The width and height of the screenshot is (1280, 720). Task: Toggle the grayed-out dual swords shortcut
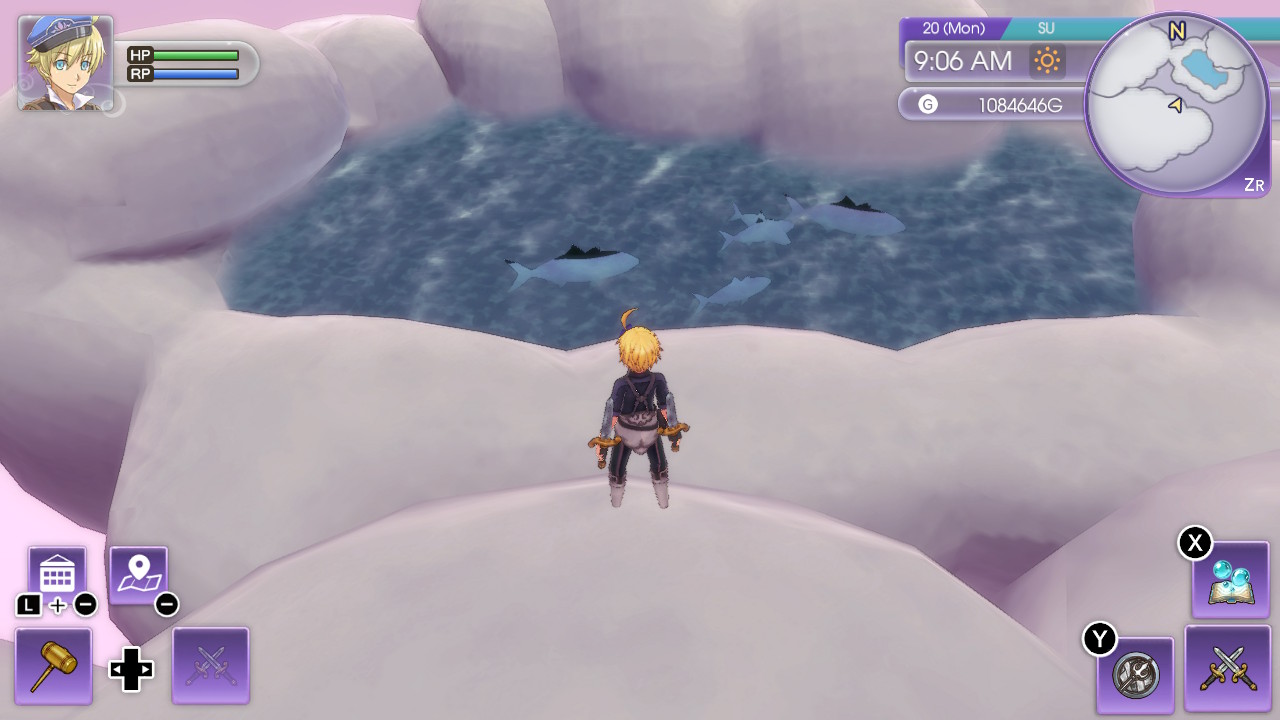coord(211,664)
